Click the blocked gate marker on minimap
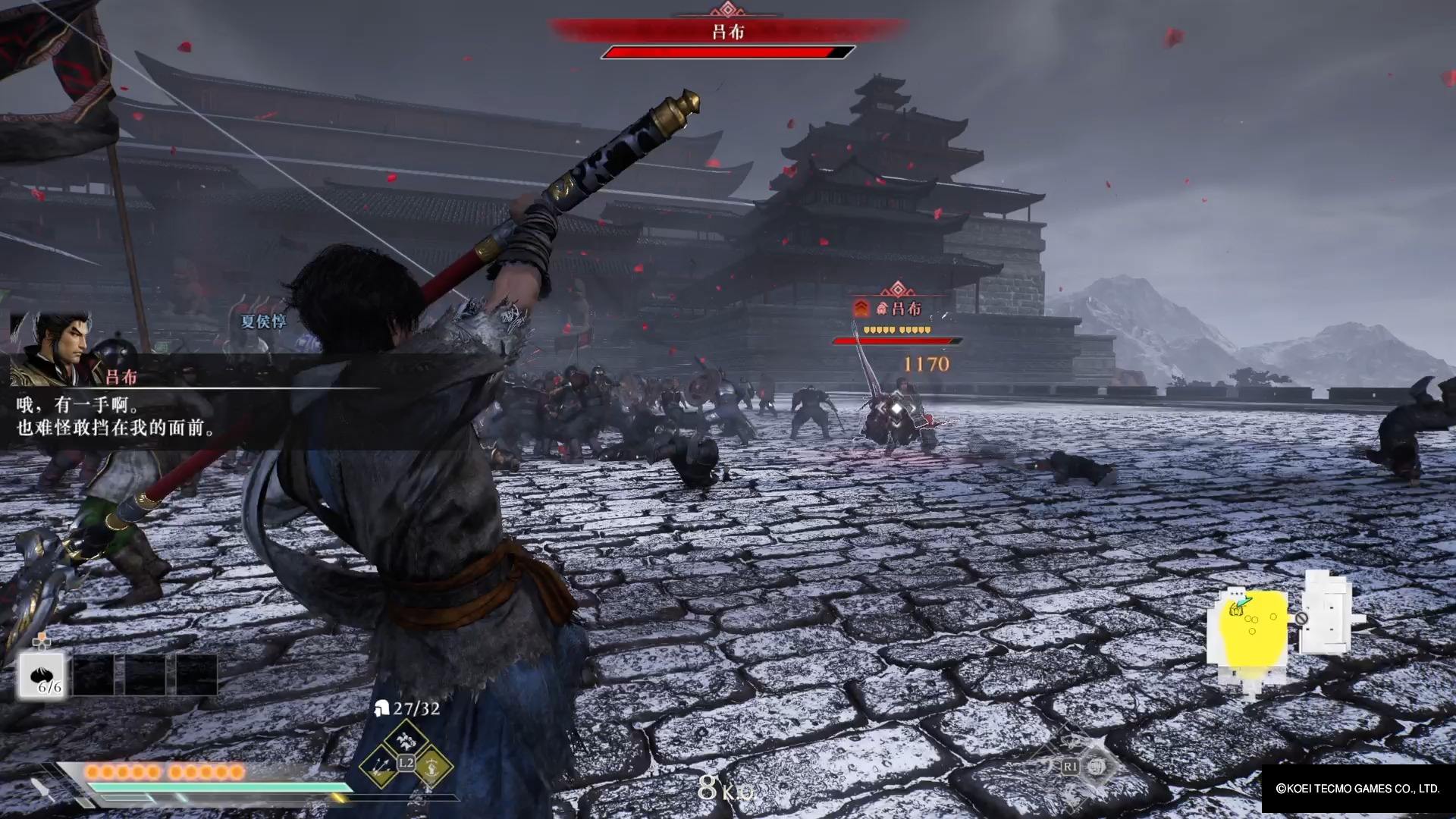Image resolution: width=1456 pixels, height=819 pixels. (x=1301, y=618)
